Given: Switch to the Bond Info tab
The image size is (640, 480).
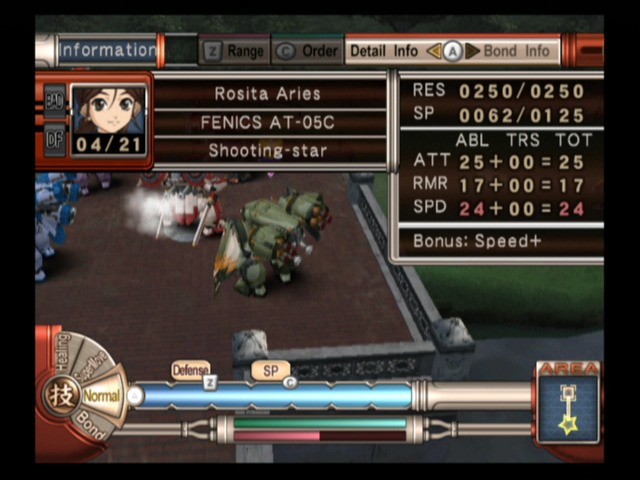Looking at the screenshot, I should click(516, 51).
